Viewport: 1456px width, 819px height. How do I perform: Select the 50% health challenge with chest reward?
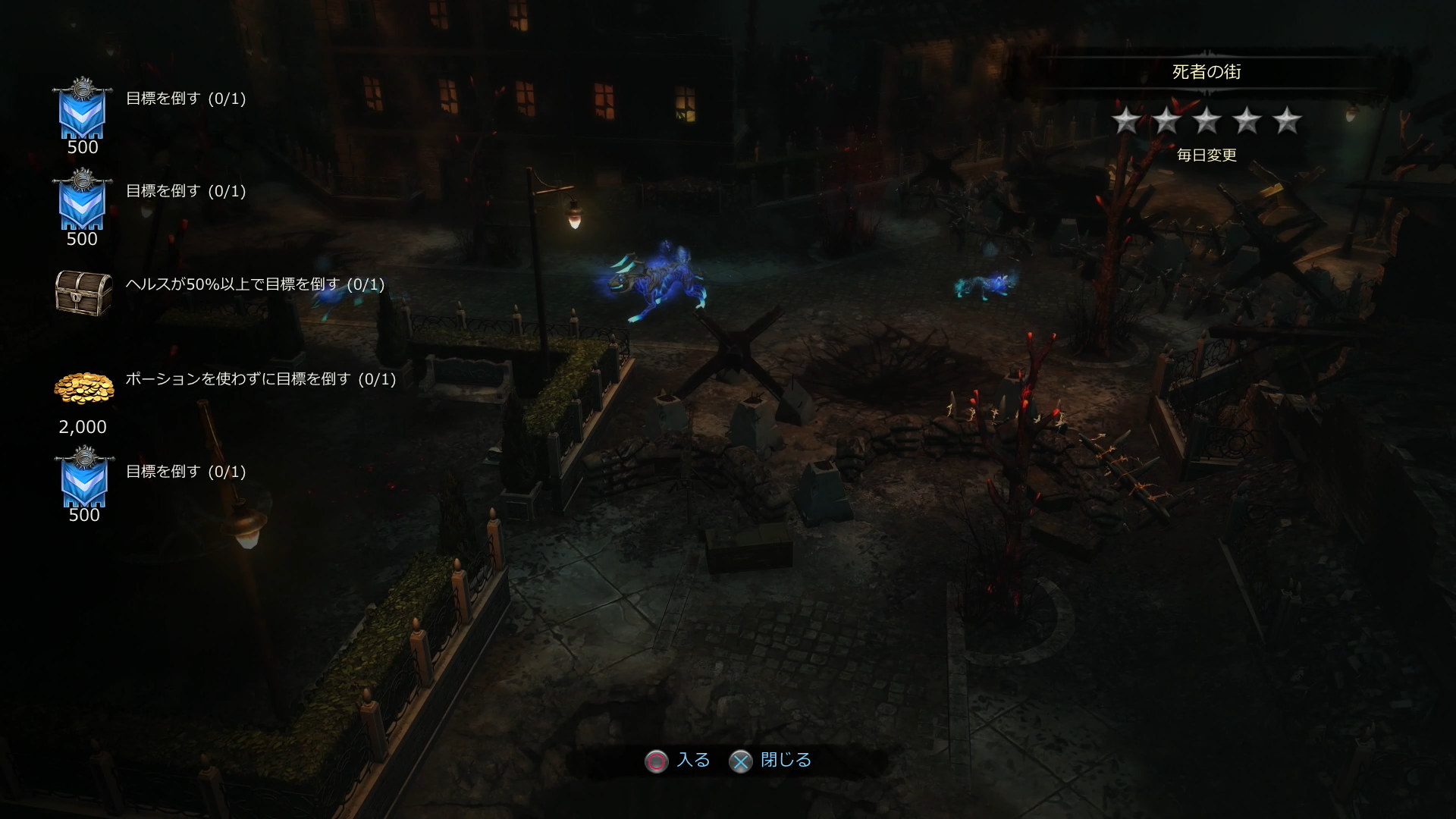255,284
